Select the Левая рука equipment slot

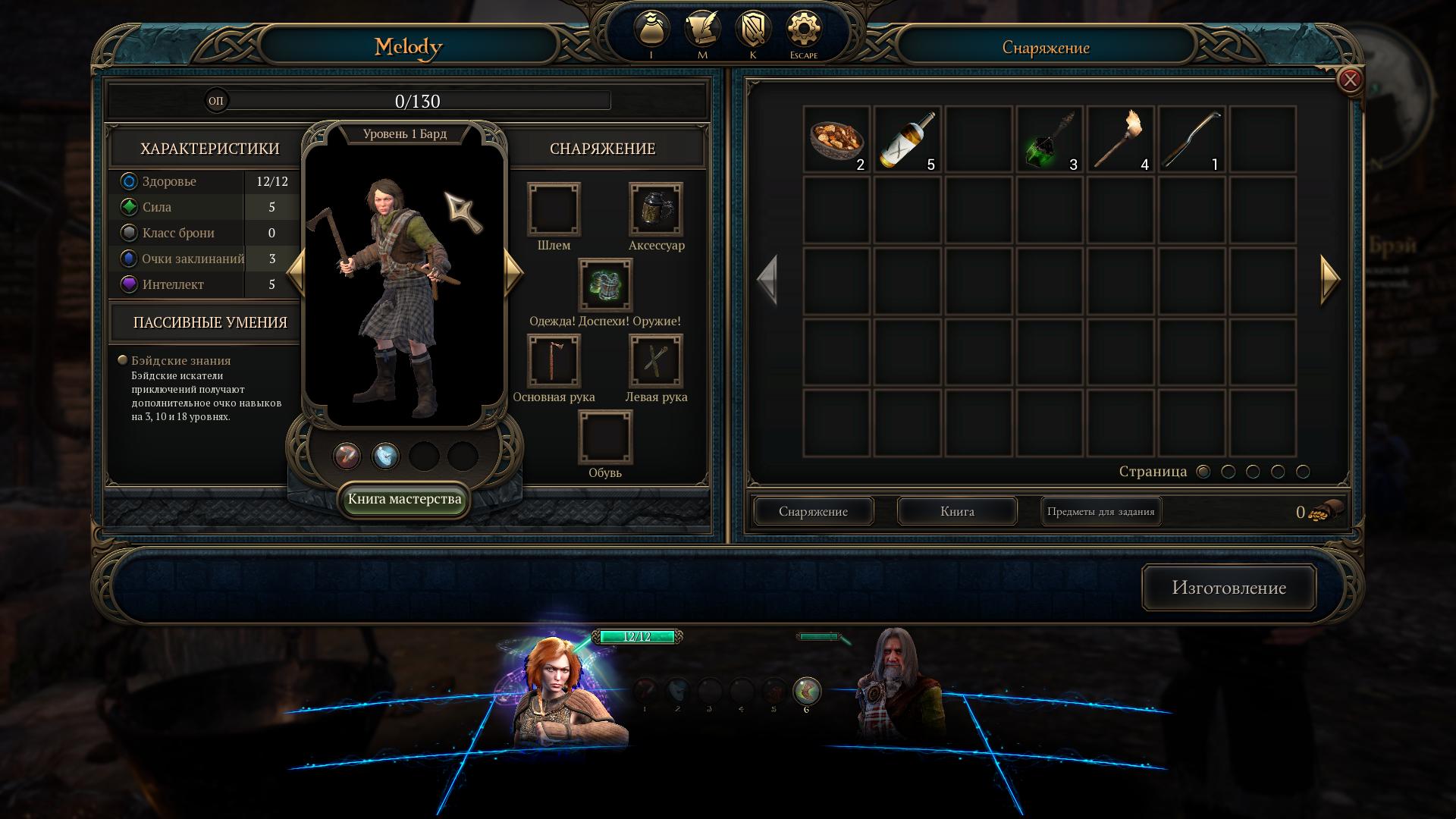point(656,361)
